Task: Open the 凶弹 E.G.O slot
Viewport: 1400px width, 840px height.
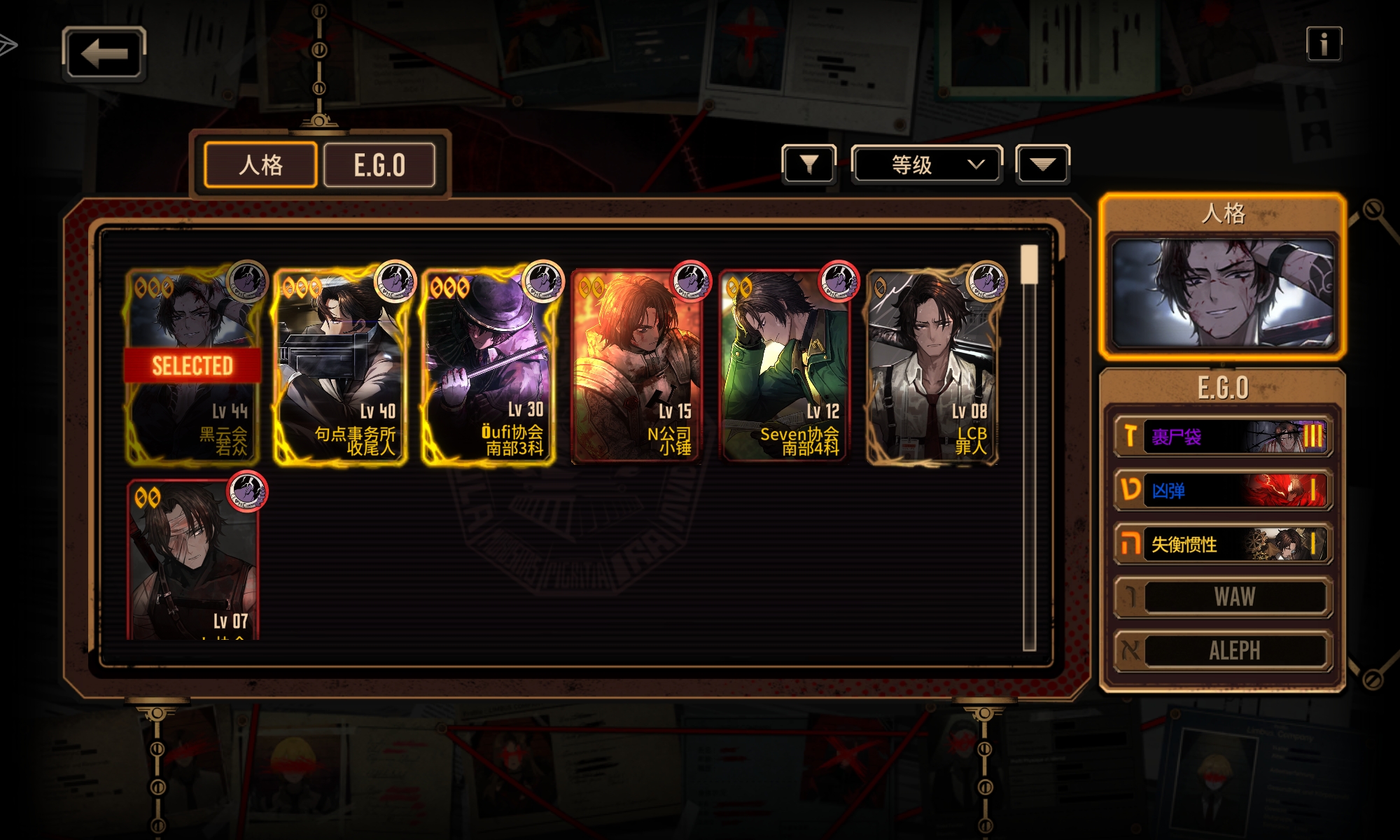Action: pos(1222,490)
